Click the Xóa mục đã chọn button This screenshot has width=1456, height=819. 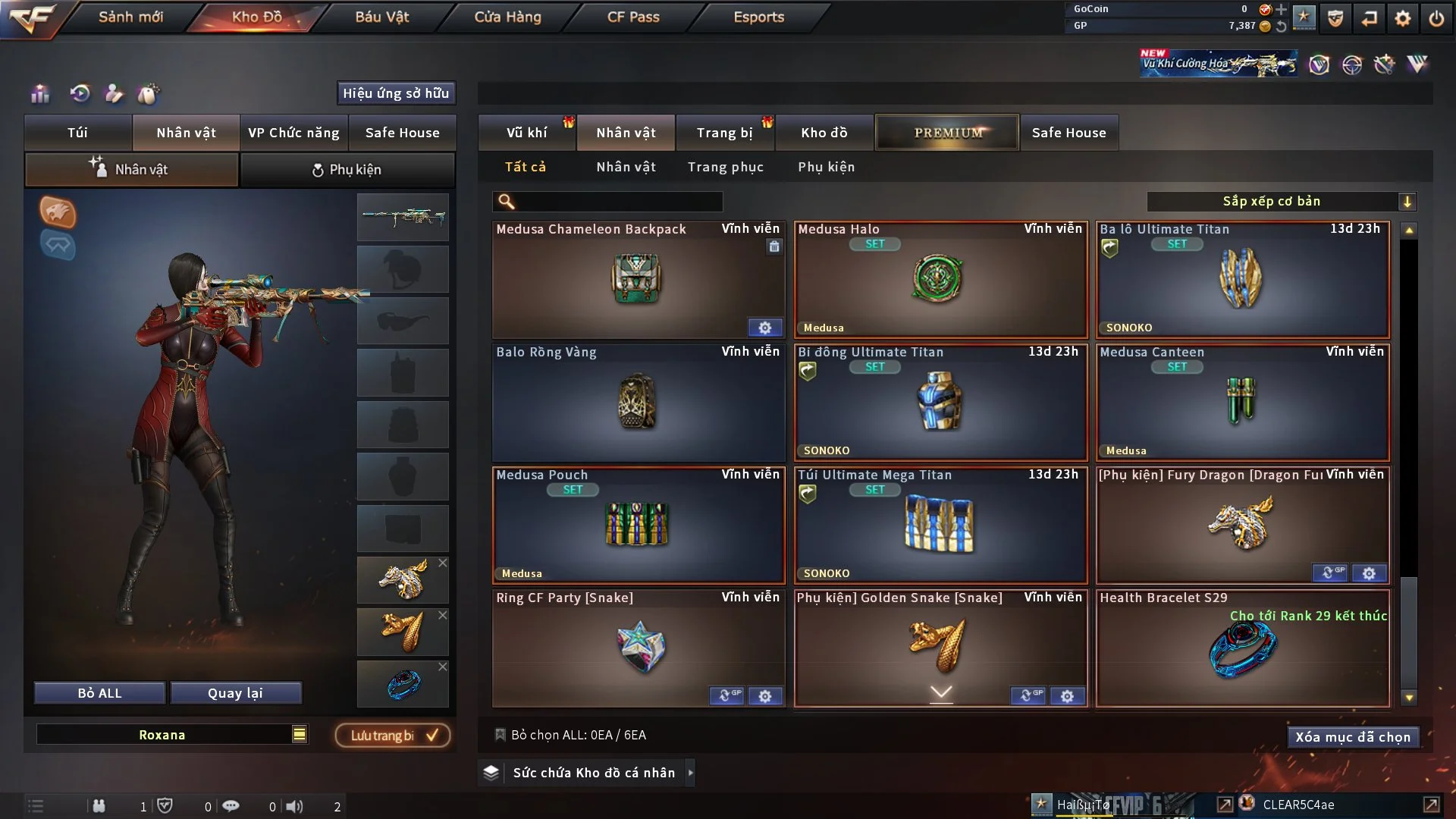[x=1353, y=736]
